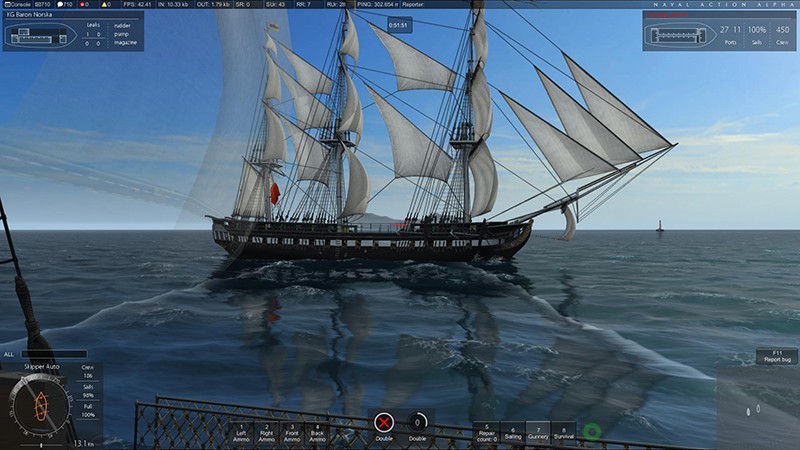Use the Repair count button

click(x=487, y=432)
